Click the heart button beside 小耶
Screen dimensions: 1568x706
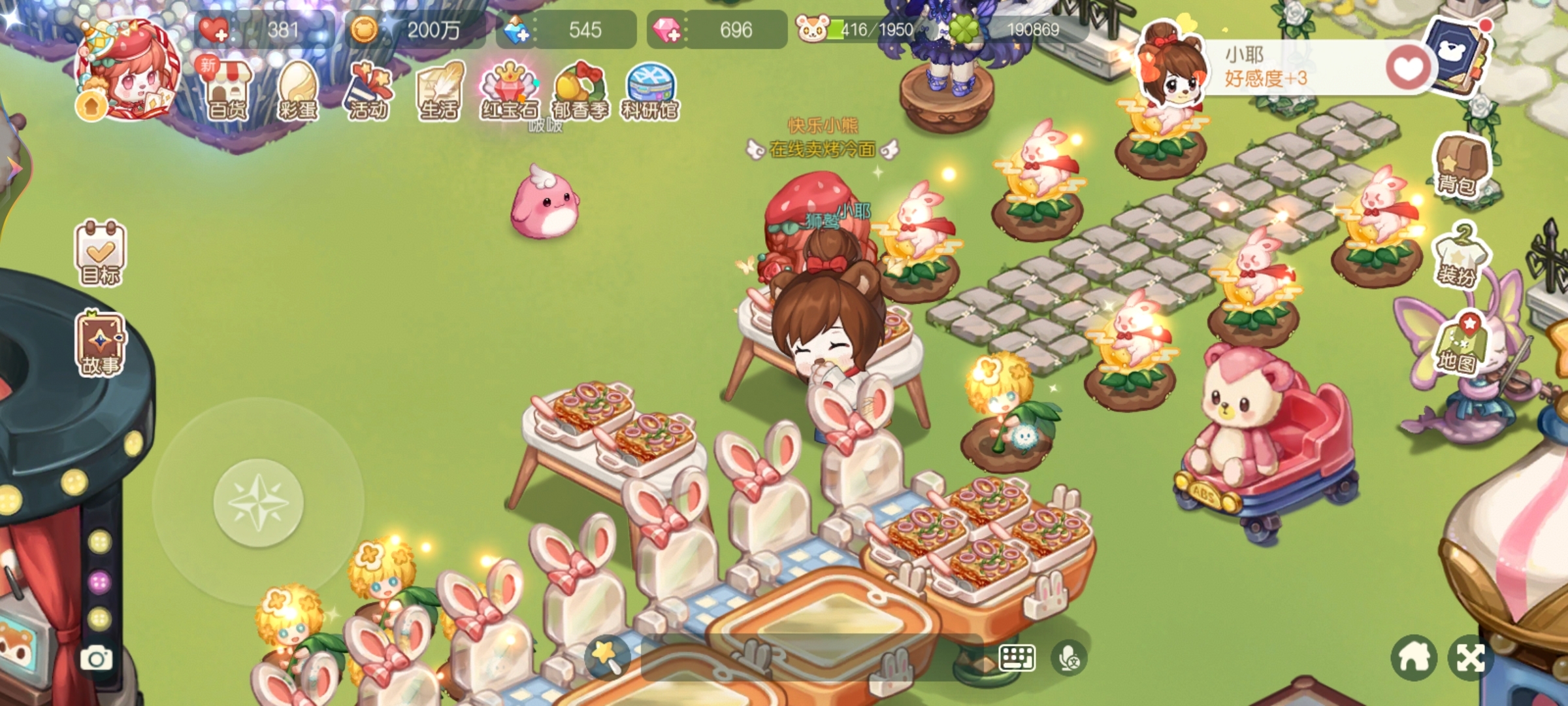pyautogui.click(x=1408, y=68)
